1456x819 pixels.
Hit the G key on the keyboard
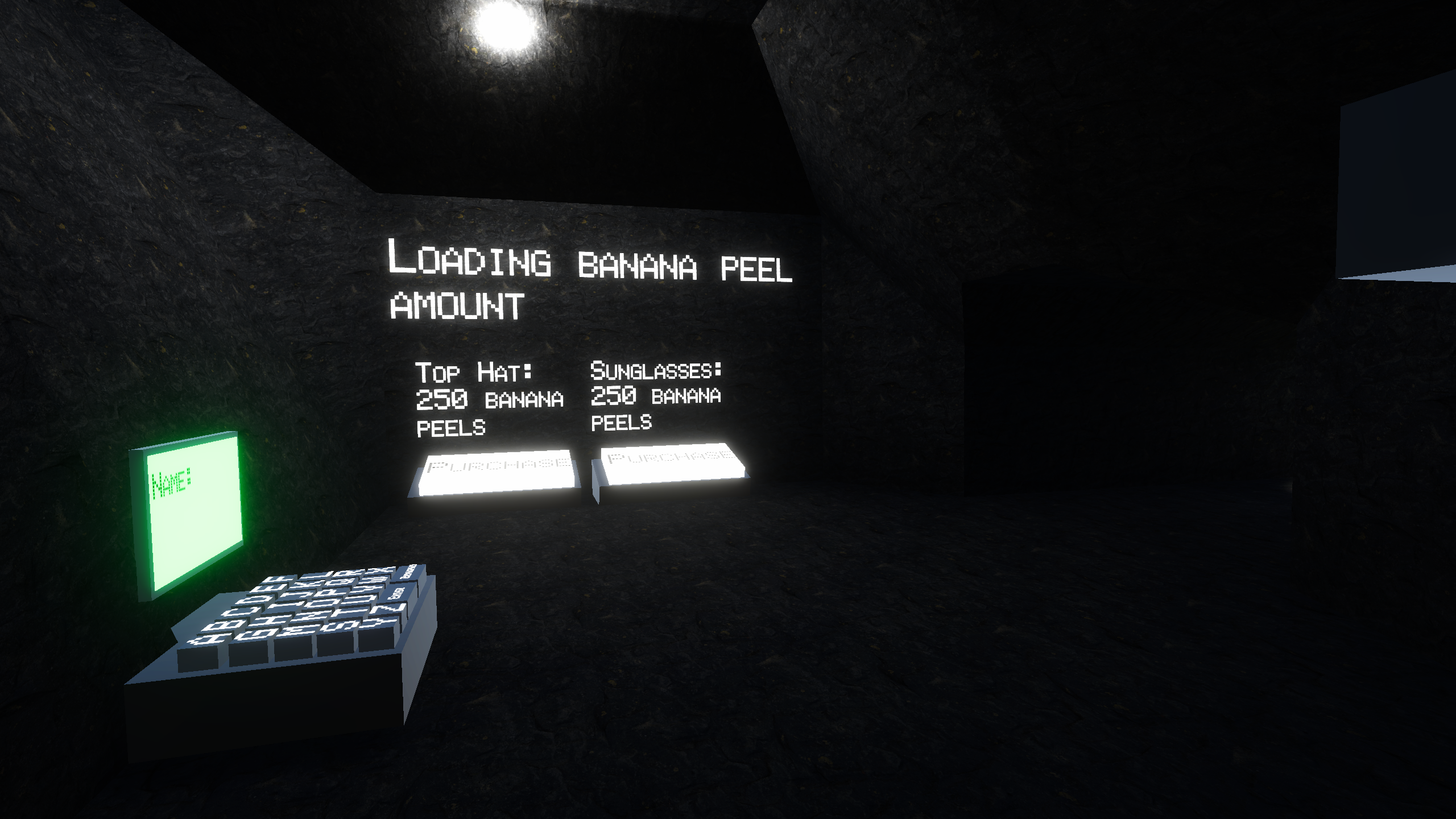(x=256, y=634)
